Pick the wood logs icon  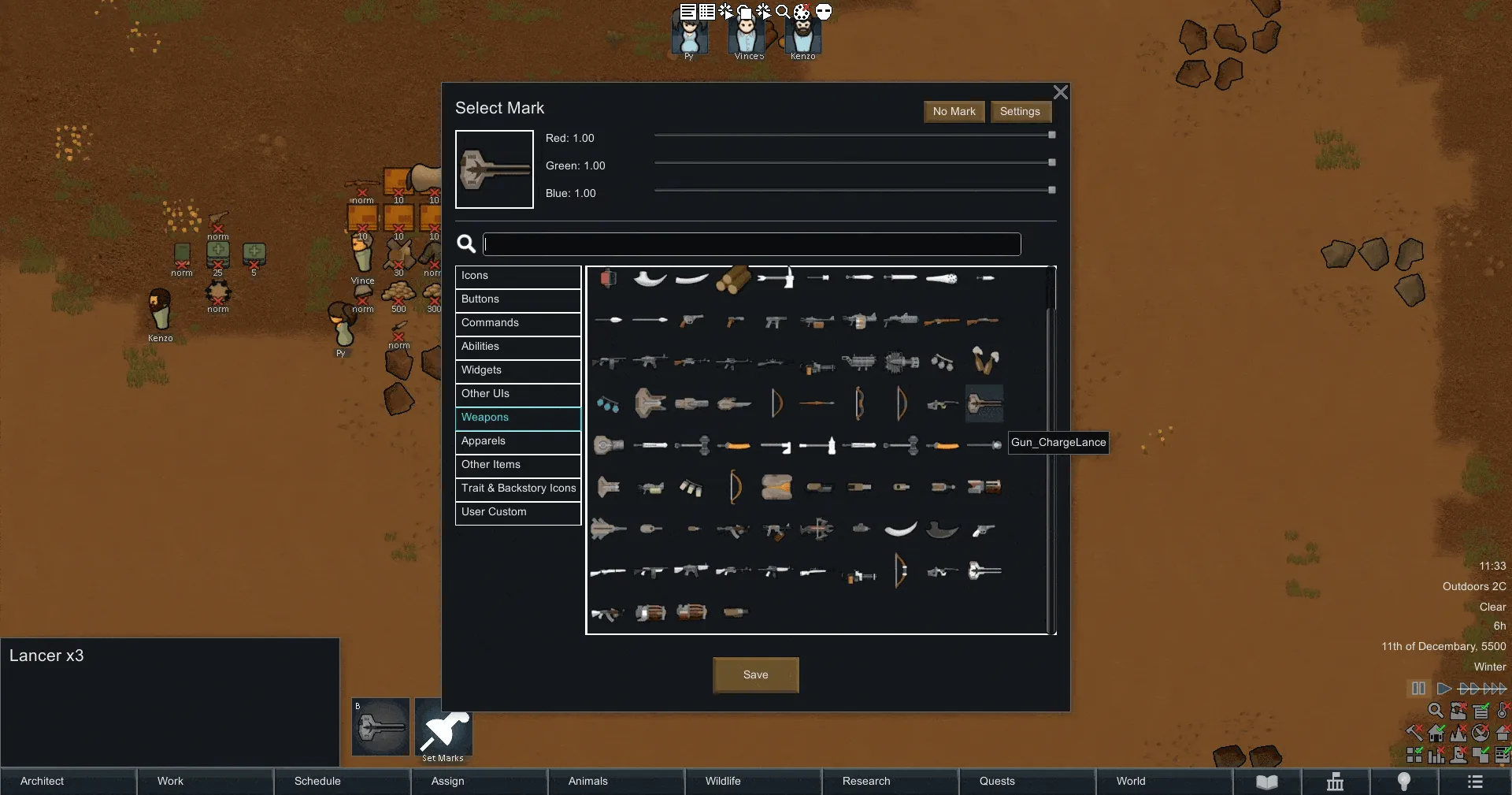point(733,279)
